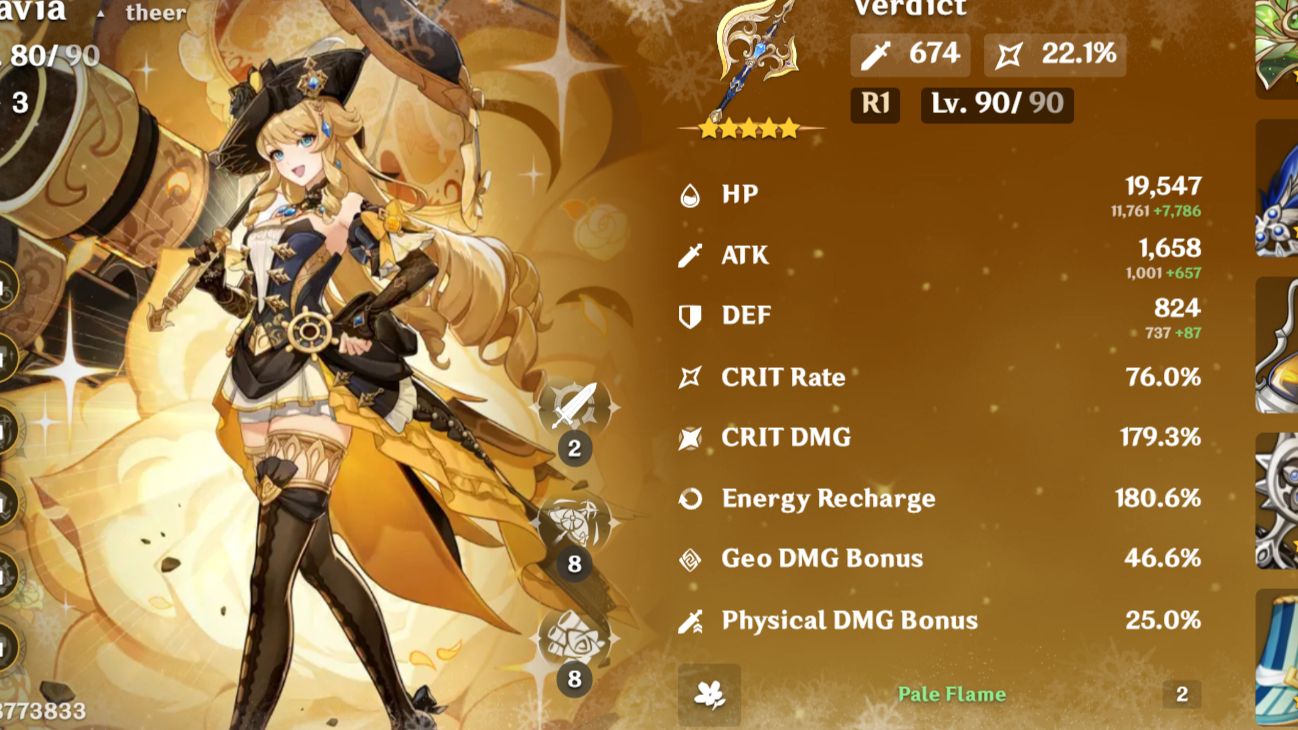Click the ATK sword stat icon
The image size is (1298, 730).
coord(687,255)
